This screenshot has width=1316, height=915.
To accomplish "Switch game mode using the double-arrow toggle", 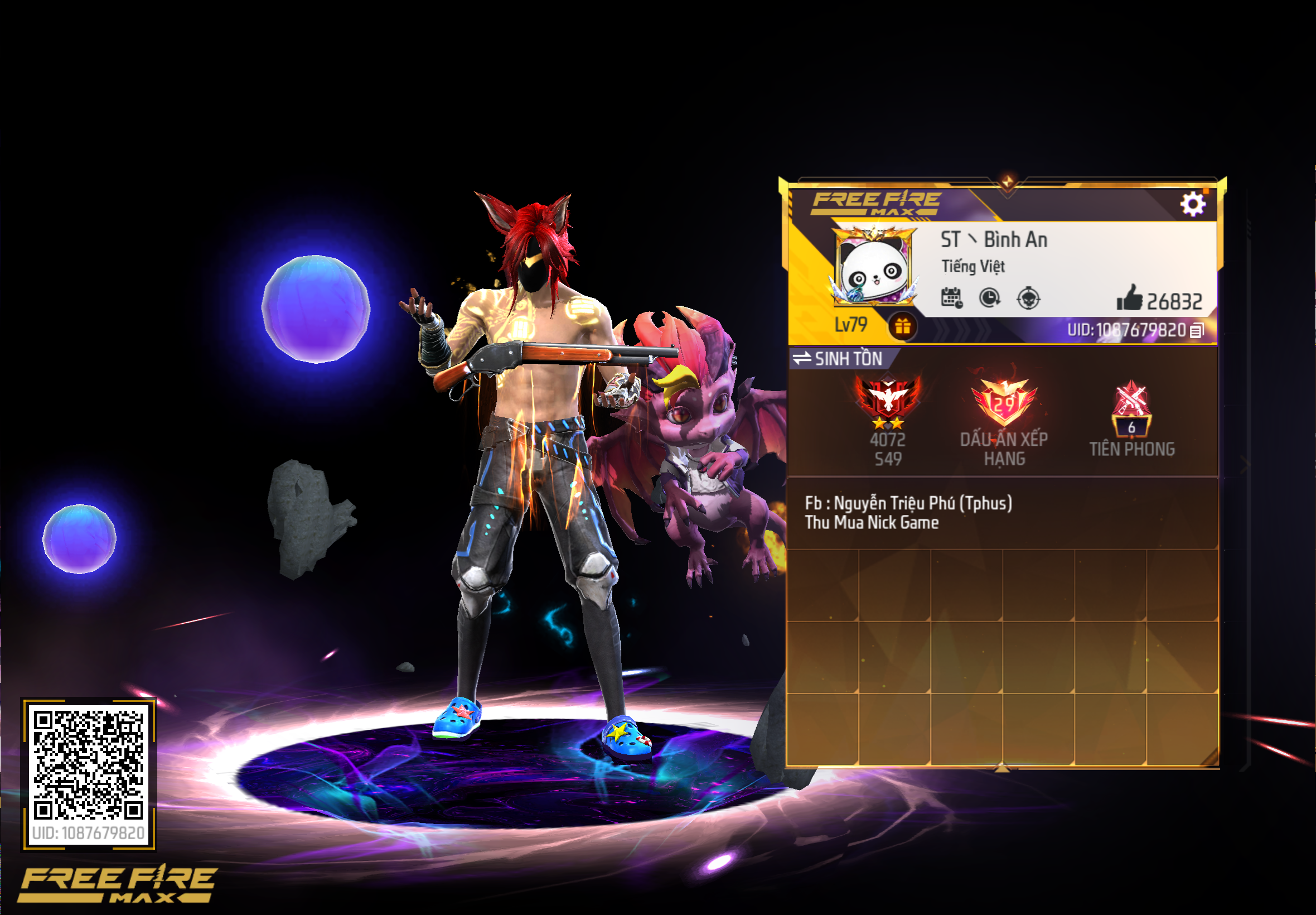I will click(x=801, y=359).
